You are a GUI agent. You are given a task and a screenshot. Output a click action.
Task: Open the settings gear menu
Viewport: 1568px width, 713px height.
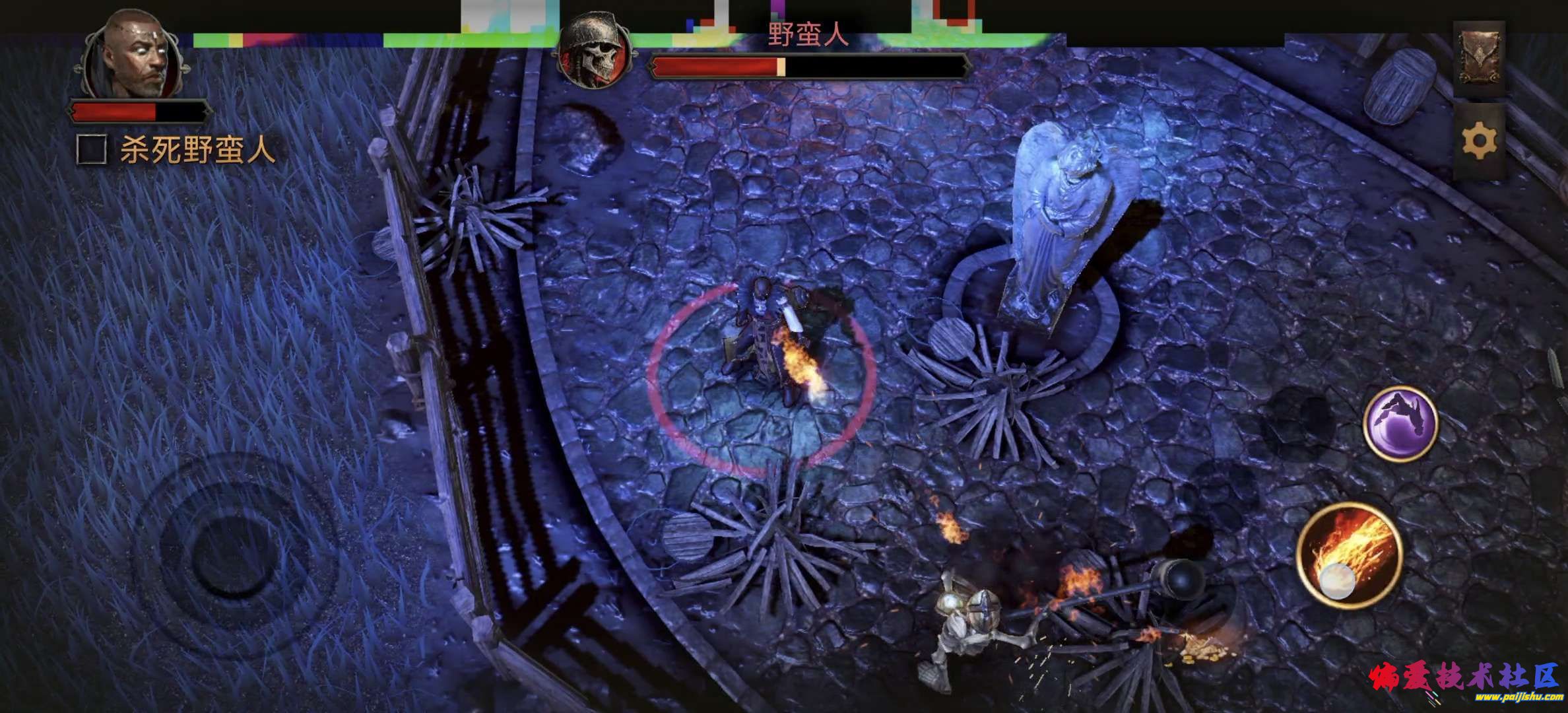click(x=1479, y=142)
